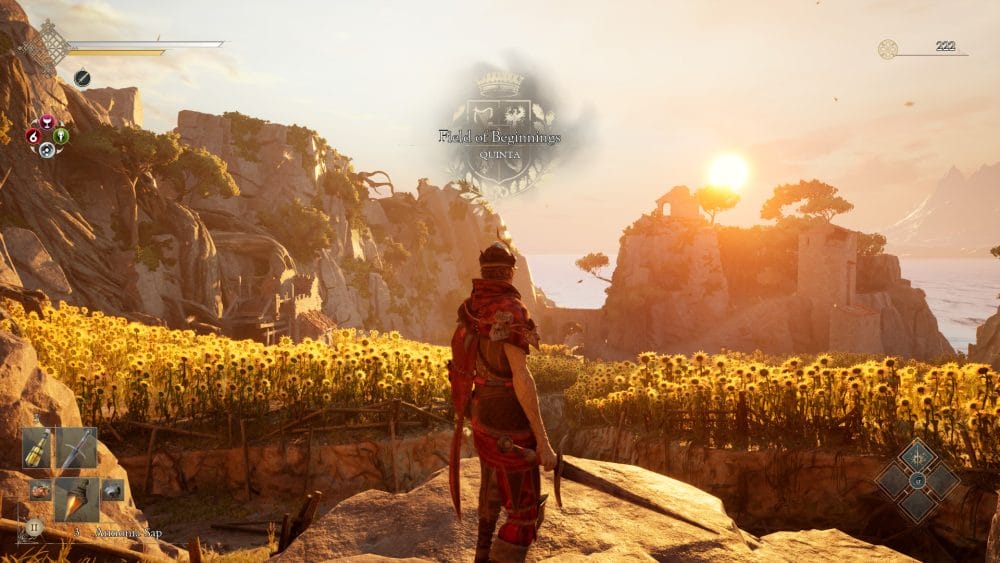Viewport: 1000px width, 563px height.
Task: Choose the sword weapon slot
Action: 77,448
